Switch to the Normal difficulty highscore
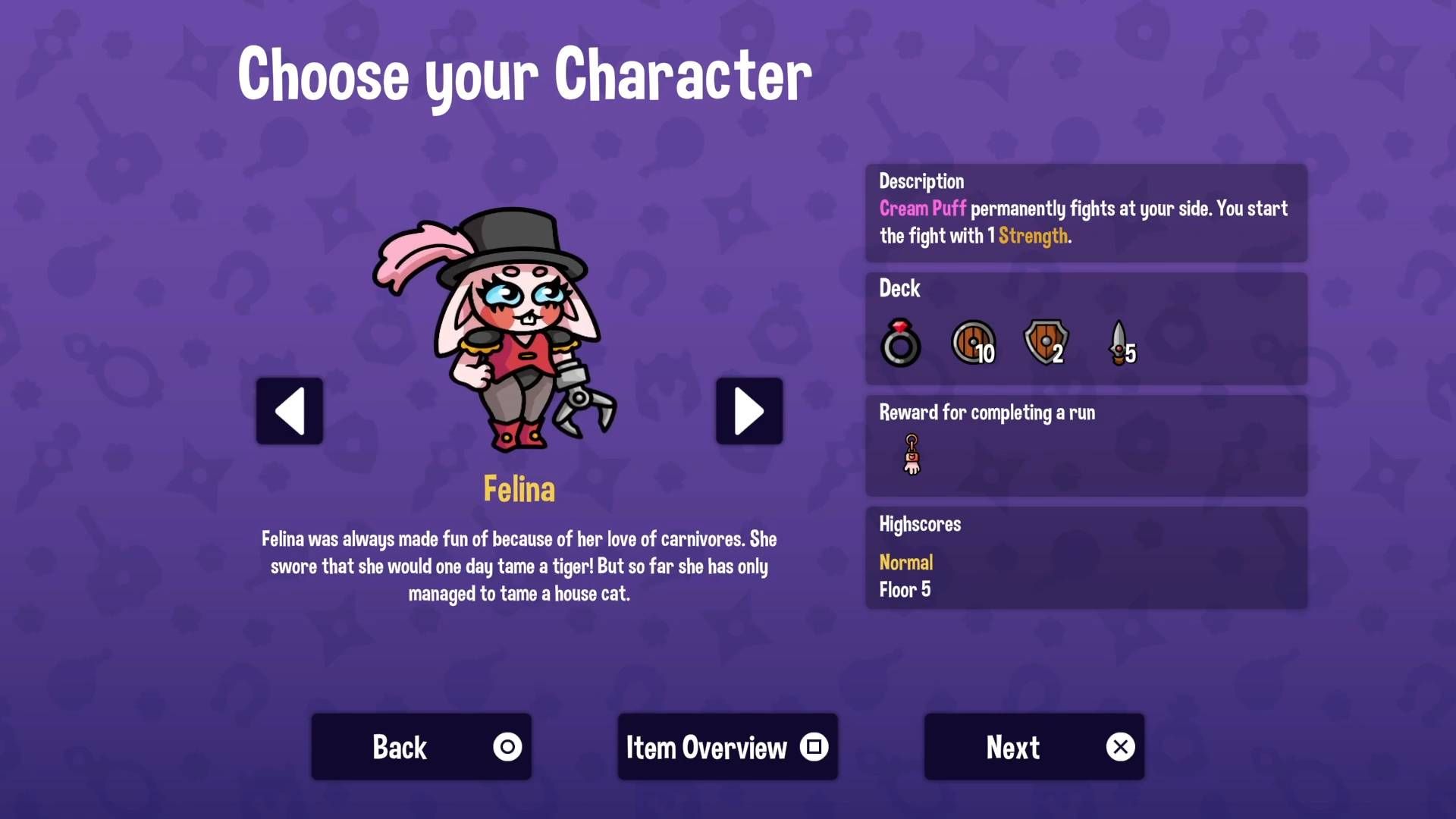The height and width of the screenshot is (819, 1456). coord(905,563)
